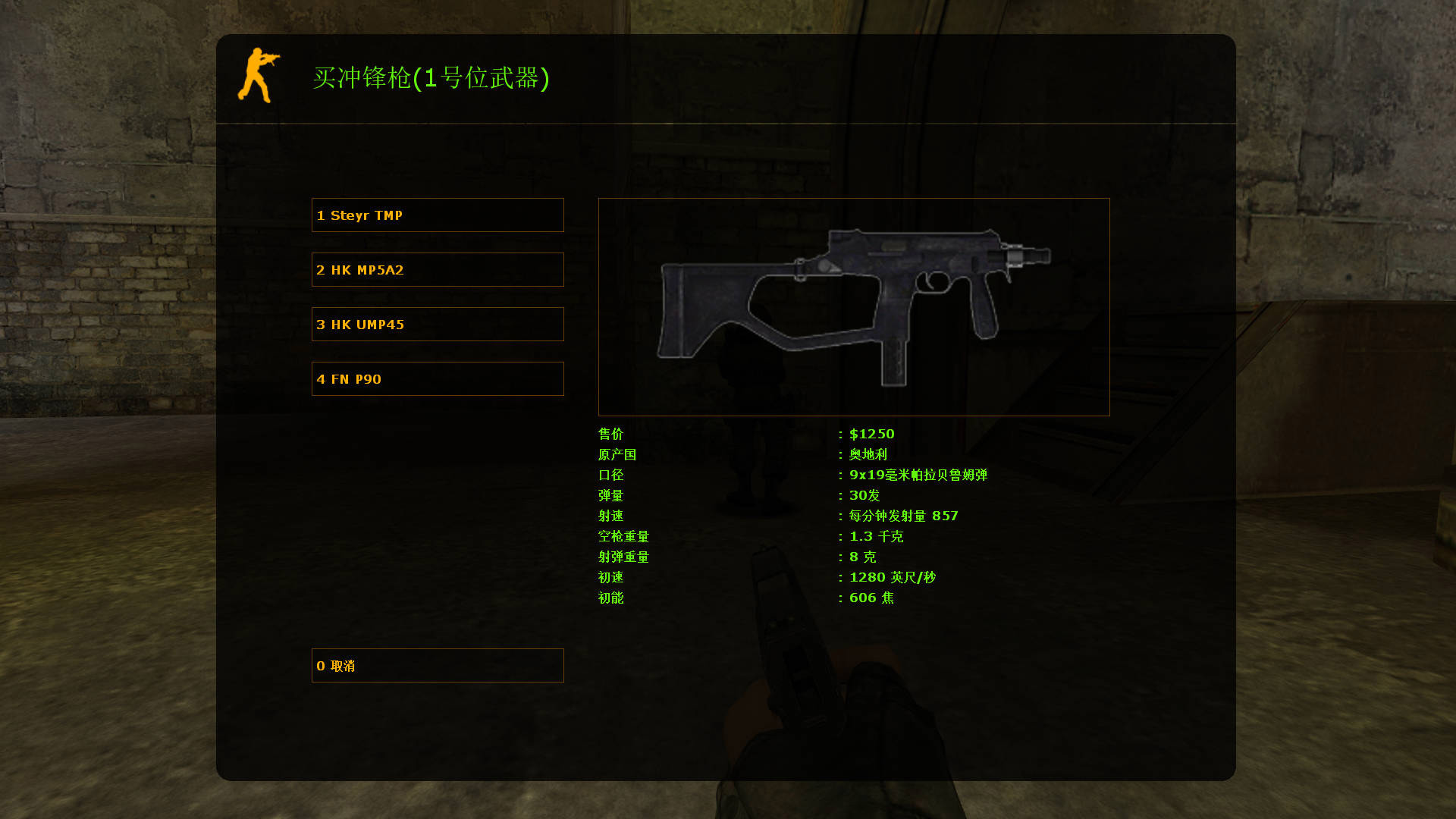Screen dimensions: 1456x819
Task: Click the 1.3 千克 weight value
Action: point(876,536)
